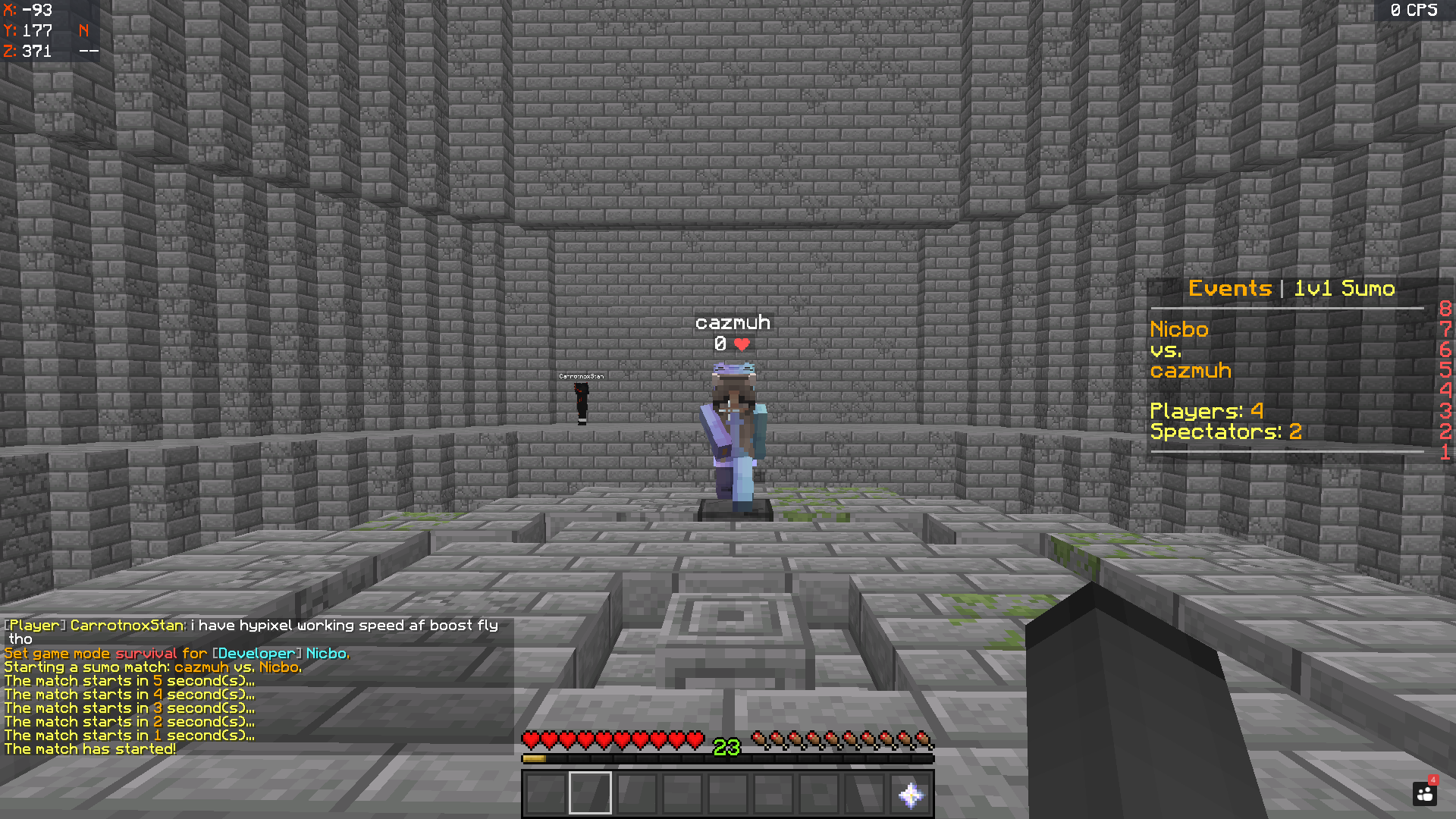1456x819 pixels.
Task: Click the heart icon beside cazmuh's nametag
Action: click(x=742, y=343)
